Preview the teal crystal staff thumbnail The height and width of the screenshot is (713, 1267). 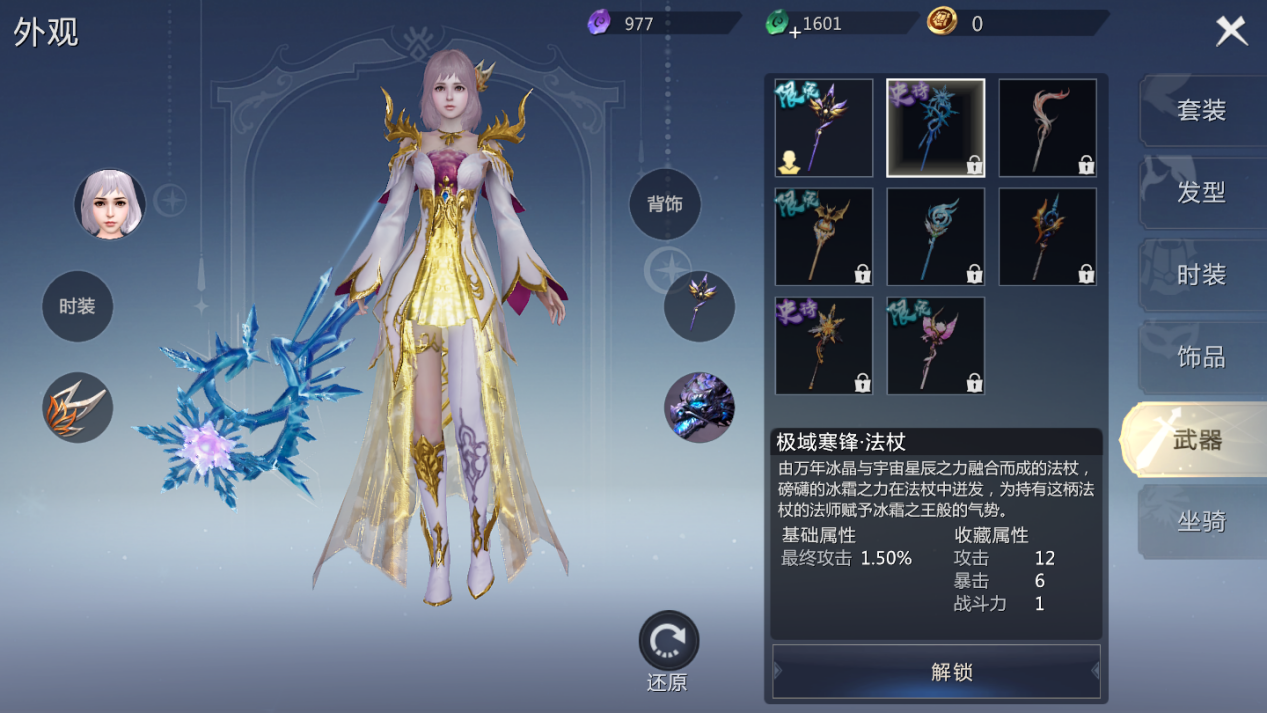936,237
